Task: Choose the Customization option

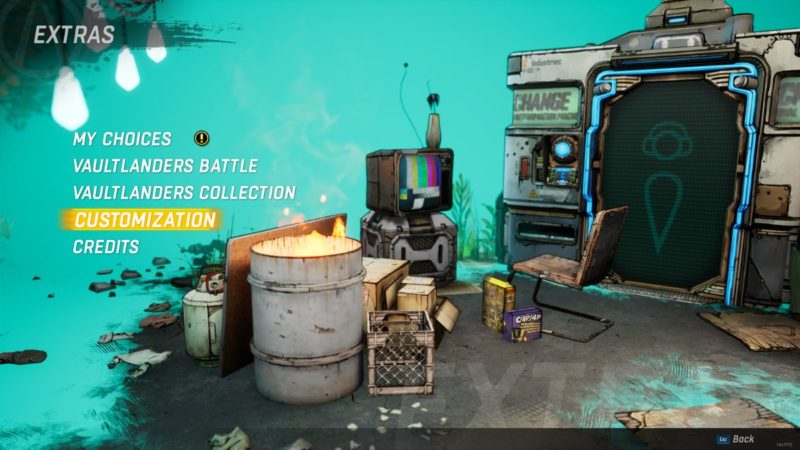Action: 145,219
